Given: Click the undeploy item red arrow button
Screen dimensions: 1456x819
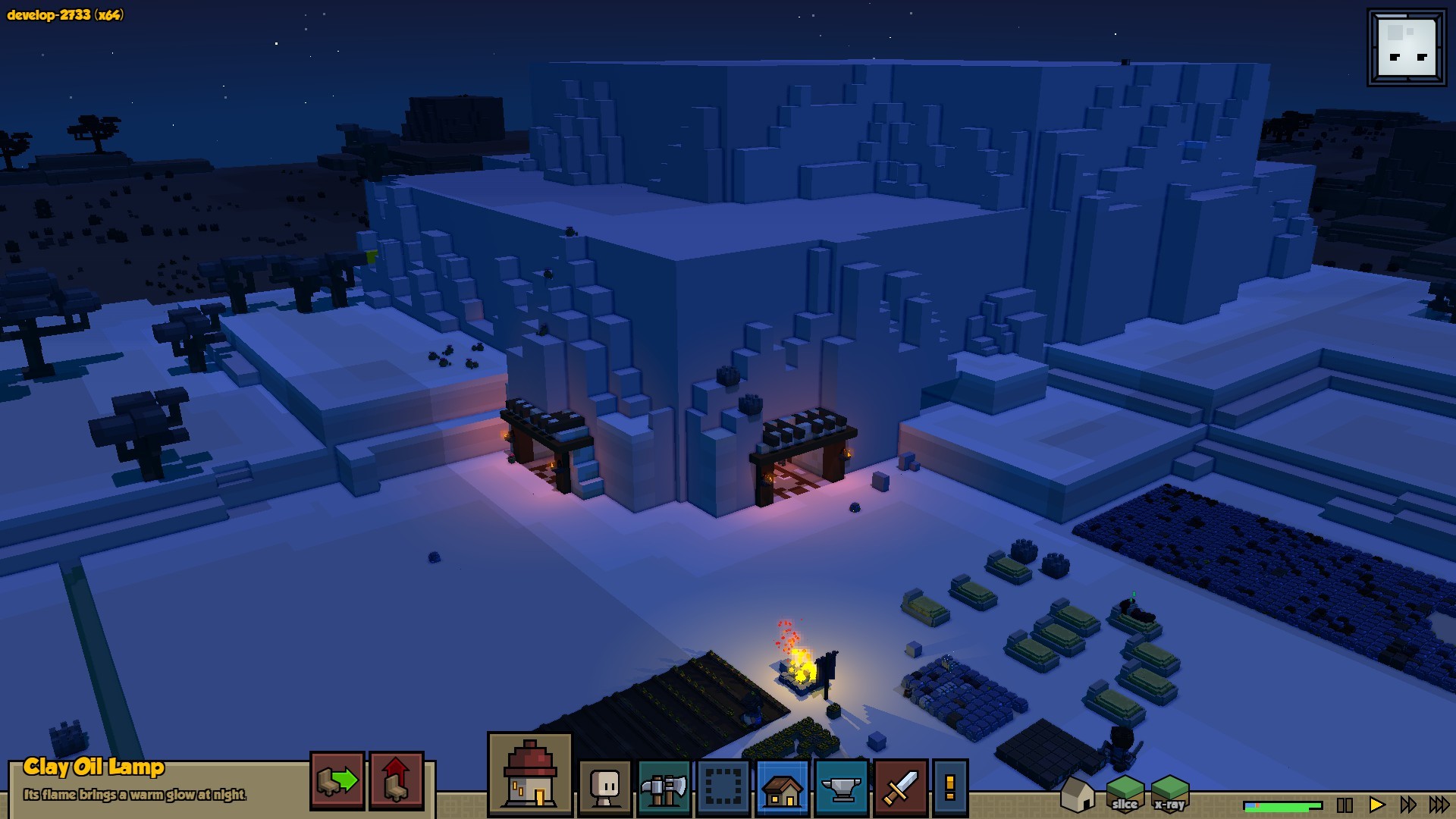Looking at the screenshot, I should click(x=396, y=780).
